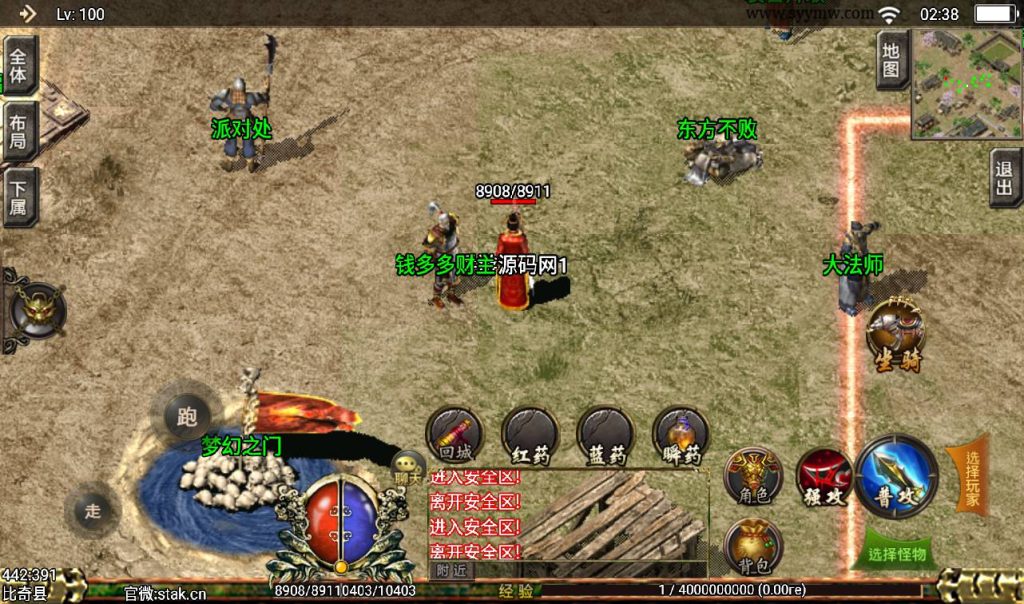Image resolution: width=1024 pixels, height=604 pixels.
Task: Open the 下属 subordinates button
Action: point(19,196)
